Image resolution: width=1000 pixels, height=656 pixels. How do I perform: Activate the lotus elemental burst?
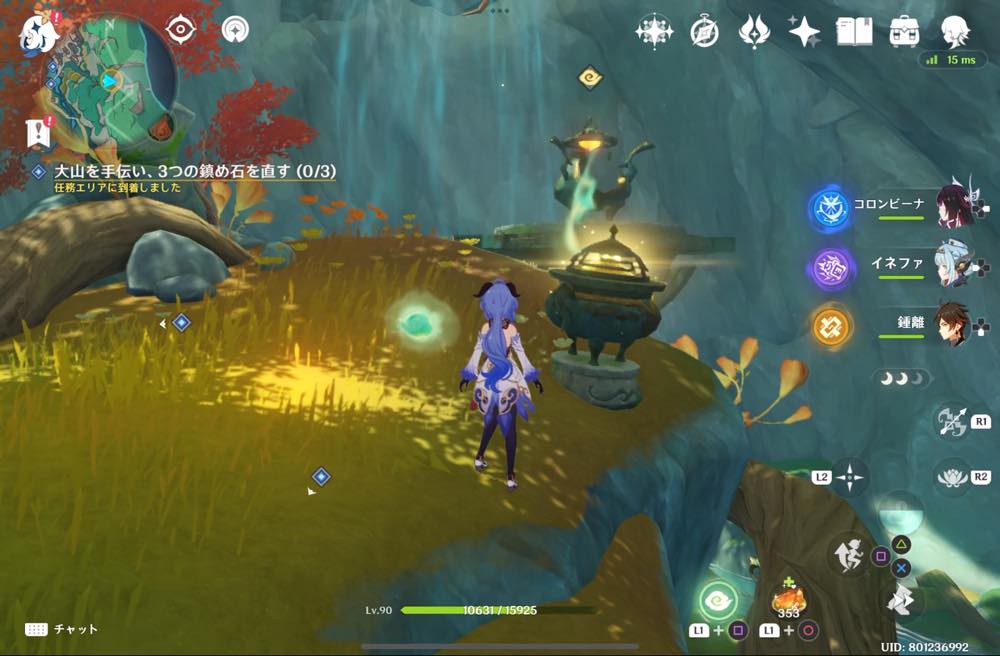951,476
